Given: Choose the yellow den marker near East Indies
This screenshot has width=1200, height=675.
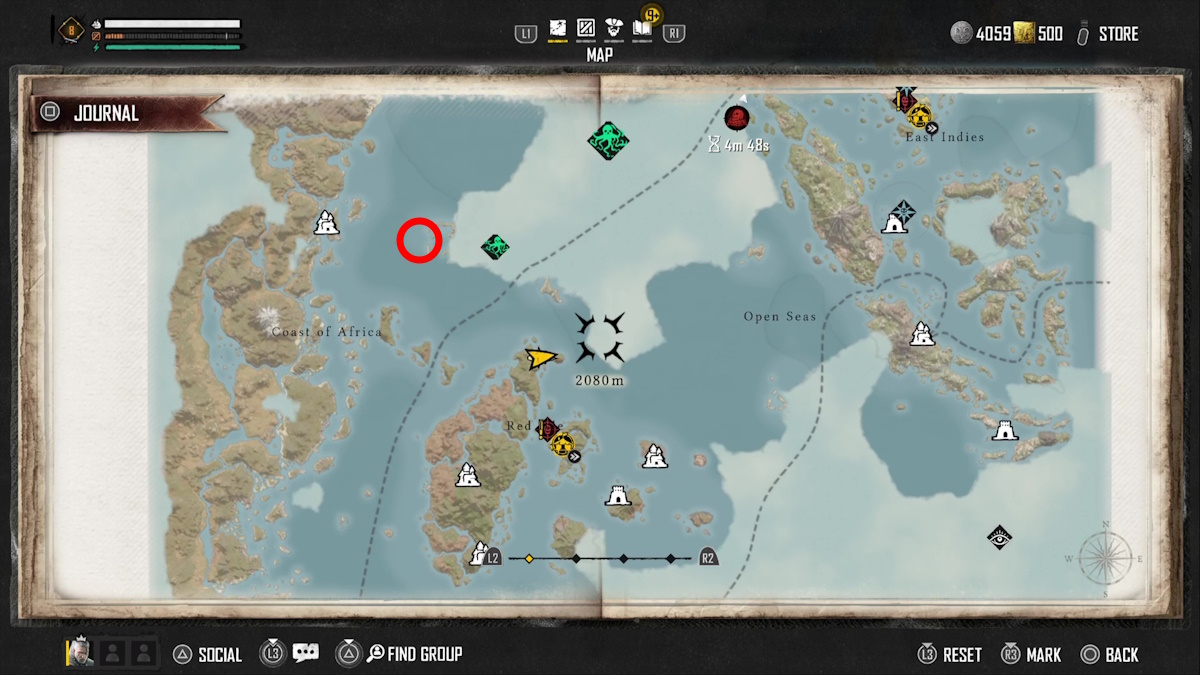Looking at the screenshot, I should pyautogui.click(x=919, y=115).
